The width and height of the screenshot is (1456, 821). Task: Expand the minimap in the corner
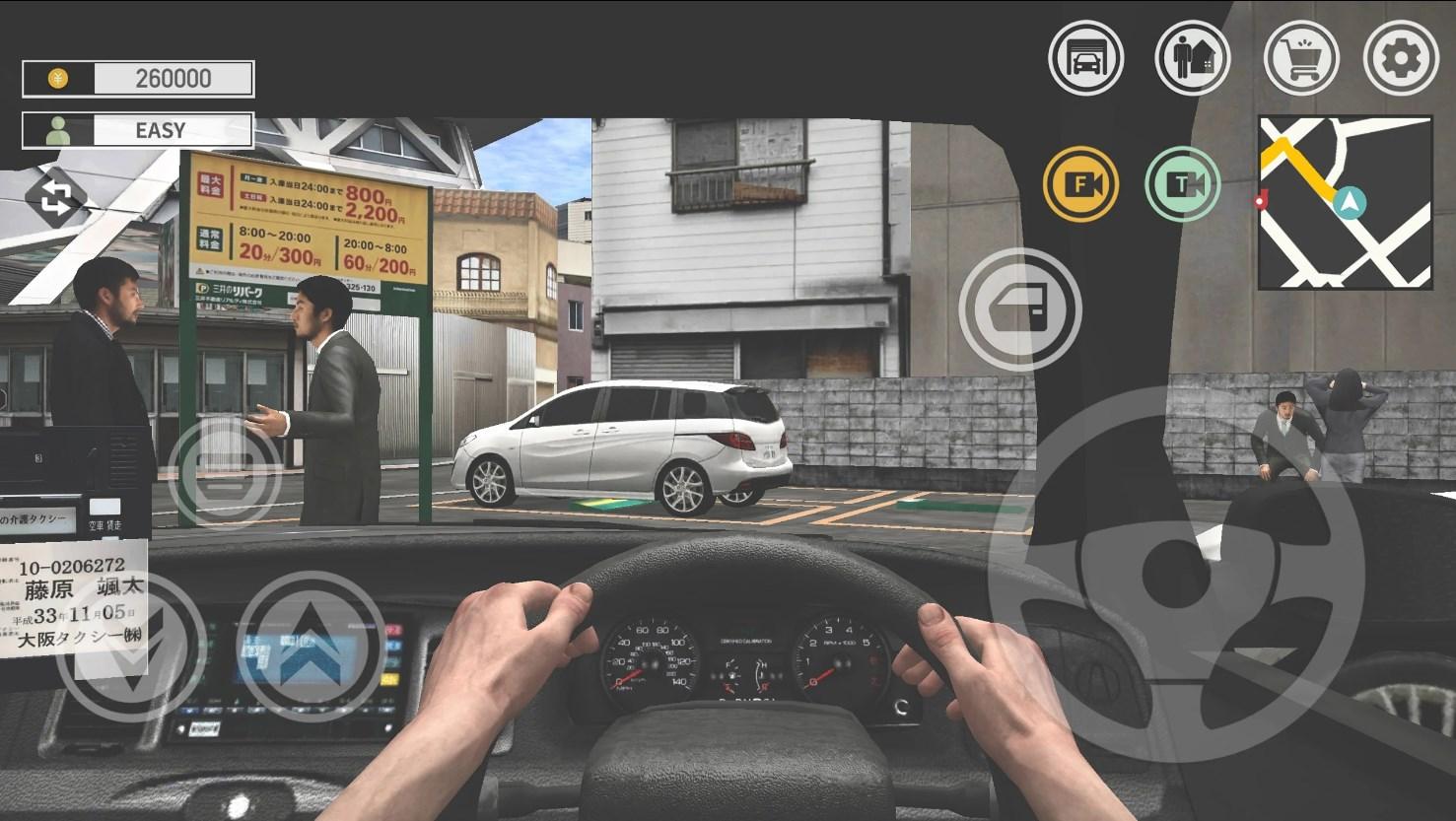[1346, 202]
